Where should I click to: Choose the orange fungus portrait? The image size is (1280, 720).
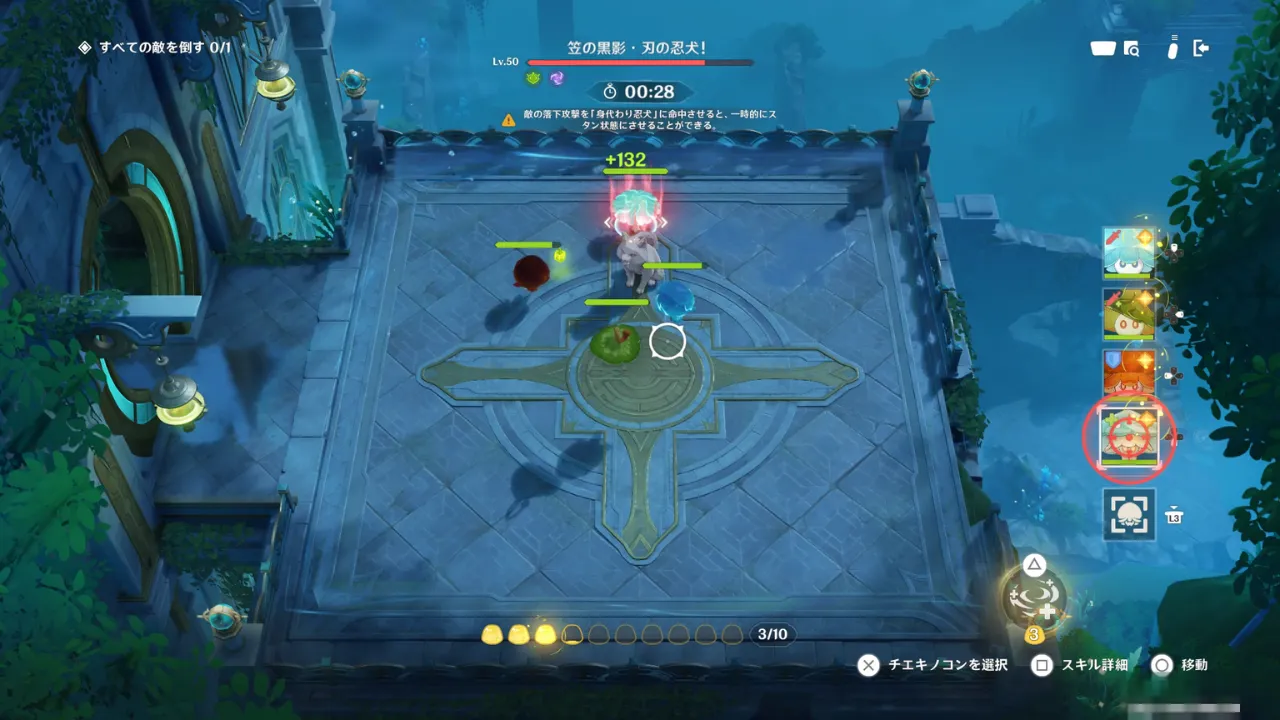(x=1129, y=374)
